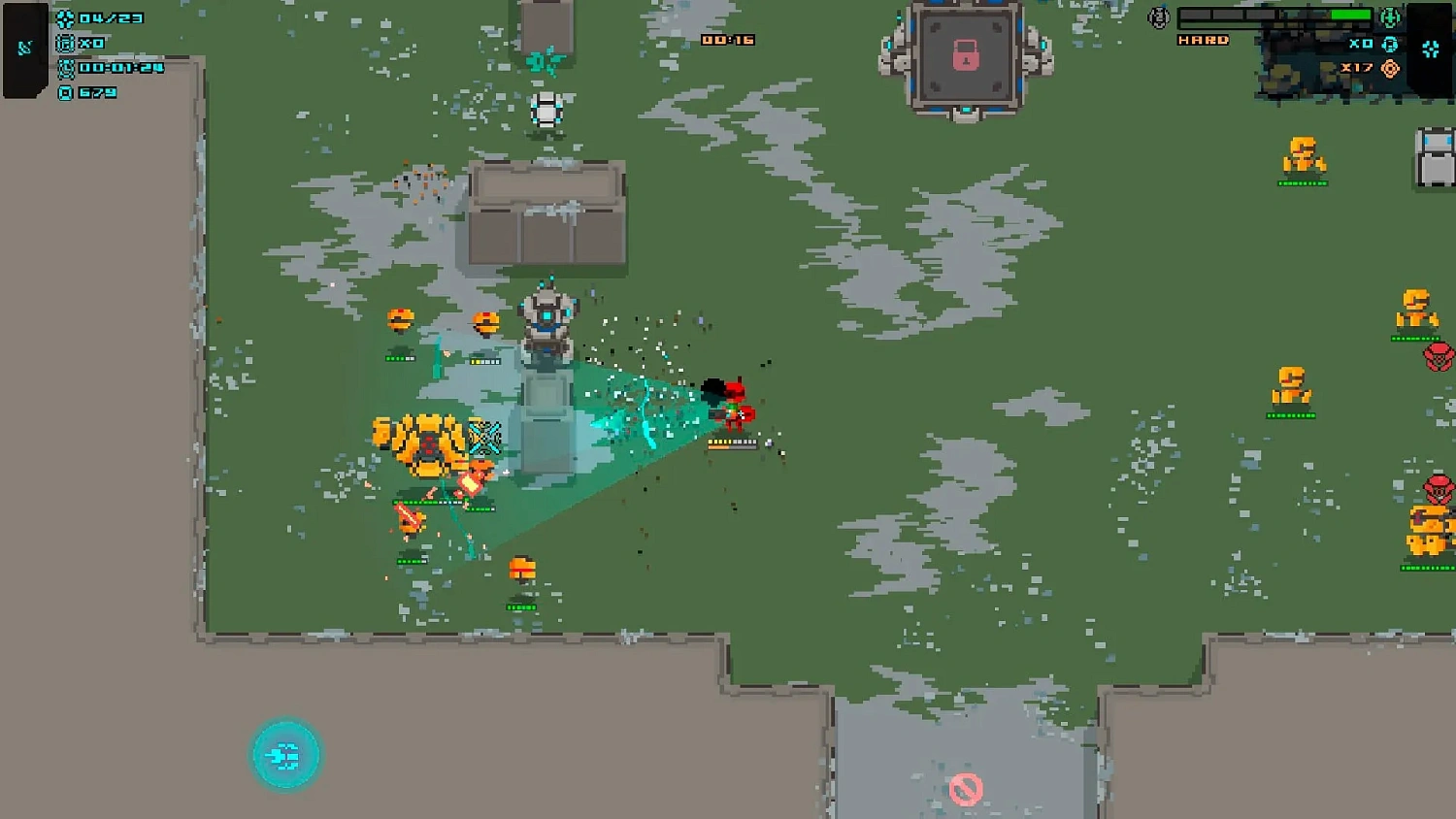Expand the level 2 badge top-right
The width and height of the screenshot is (1456, 819).
[1159, 17]
